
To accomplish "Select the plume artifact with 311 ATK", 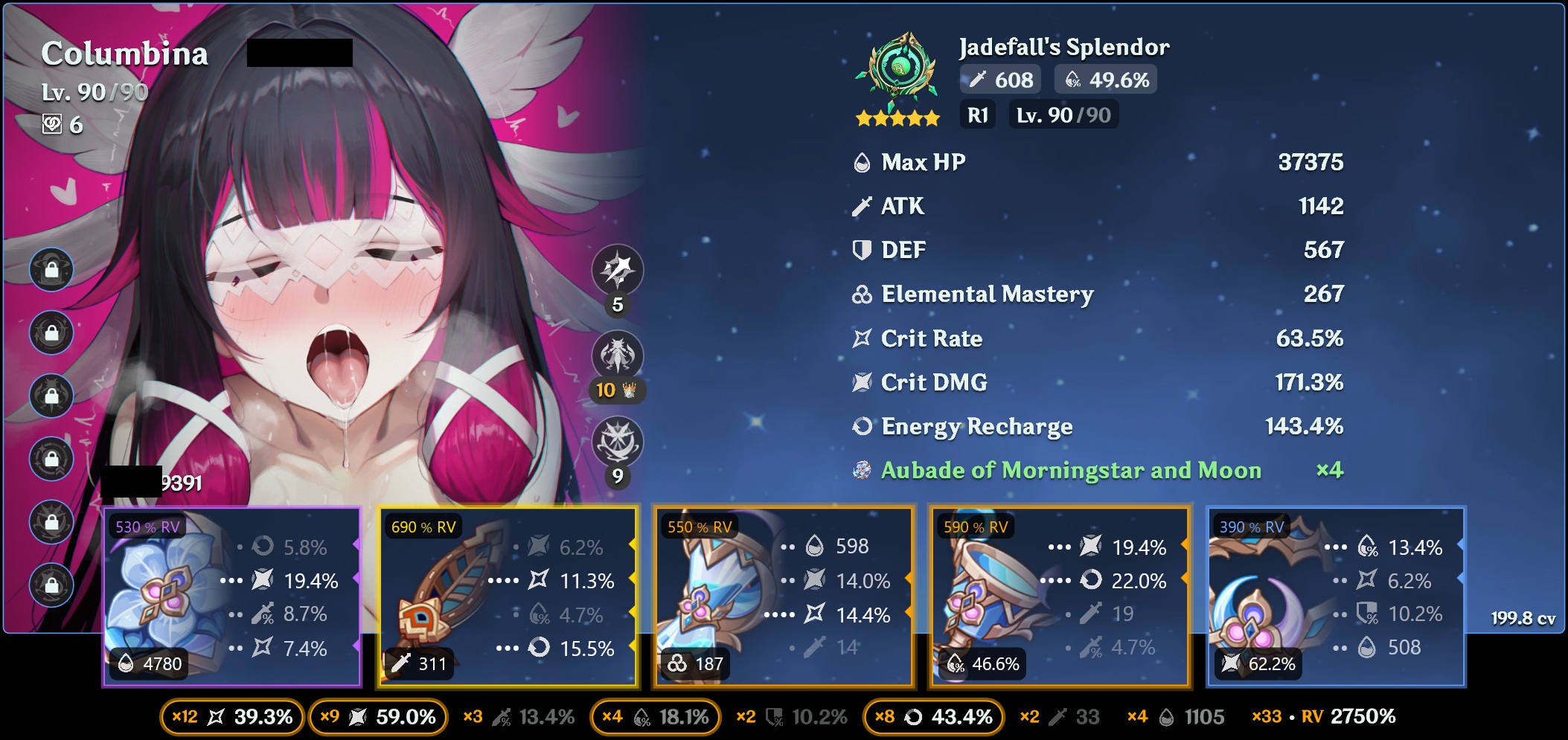I will (x=508, y=596).
